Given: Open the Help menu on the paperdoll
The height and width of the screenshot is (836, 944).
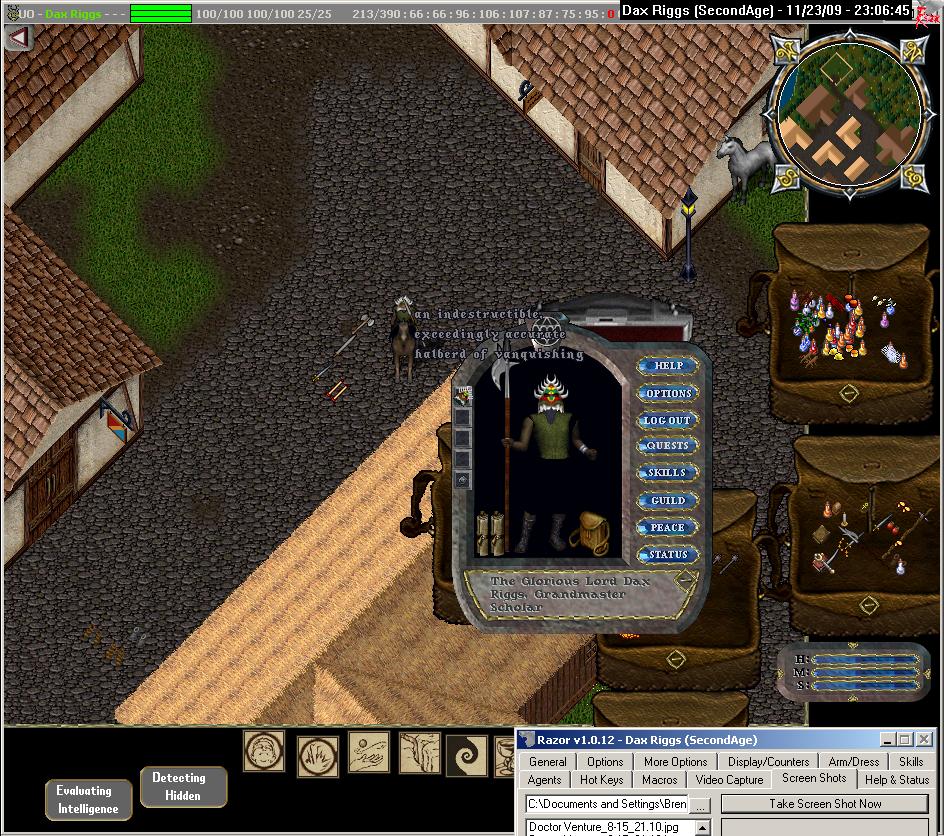Looking at the screenshot, I should tap(668, 366).
